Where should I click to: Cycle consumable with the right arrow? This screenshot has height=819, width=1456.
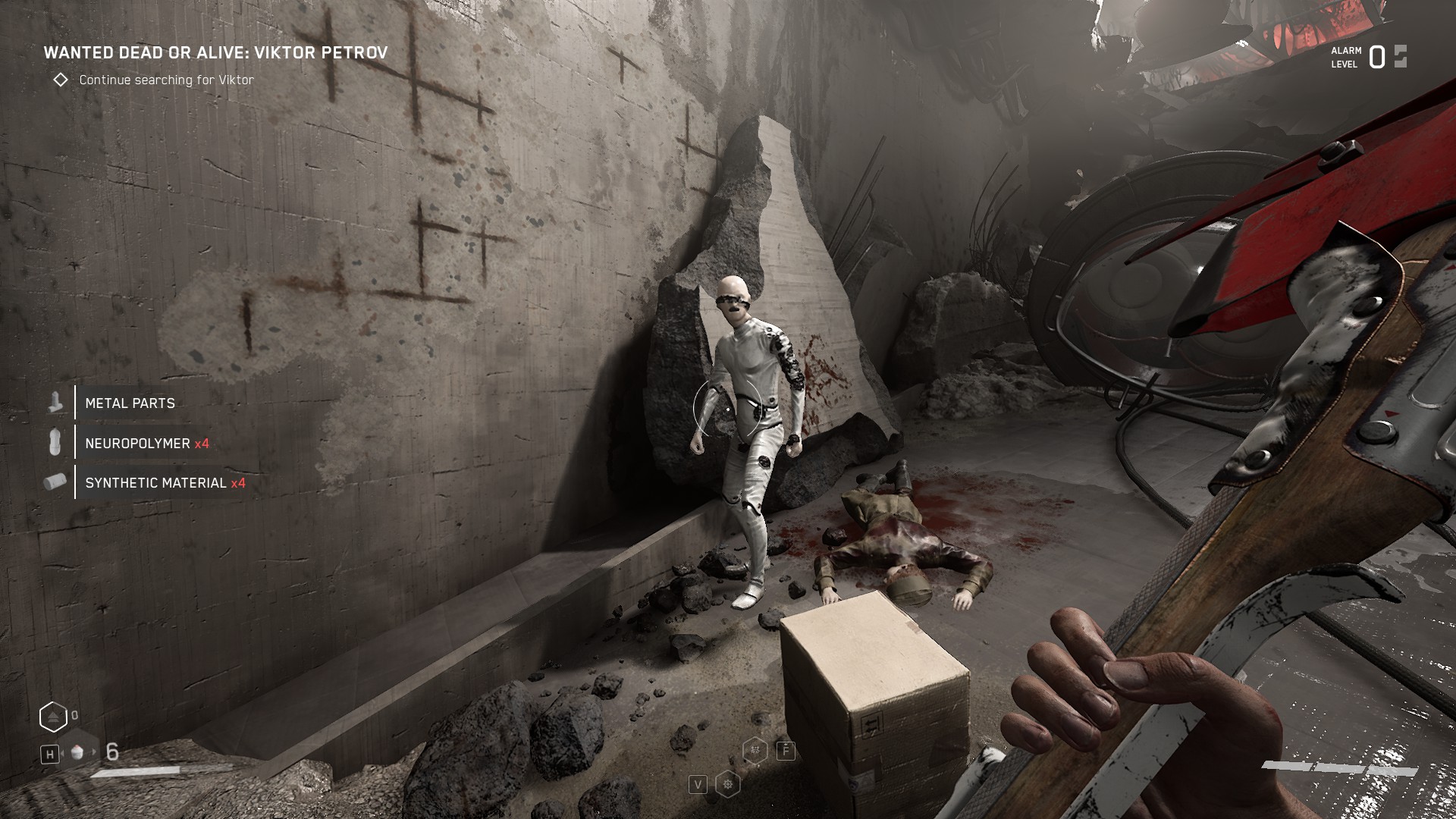click(95, 752)
